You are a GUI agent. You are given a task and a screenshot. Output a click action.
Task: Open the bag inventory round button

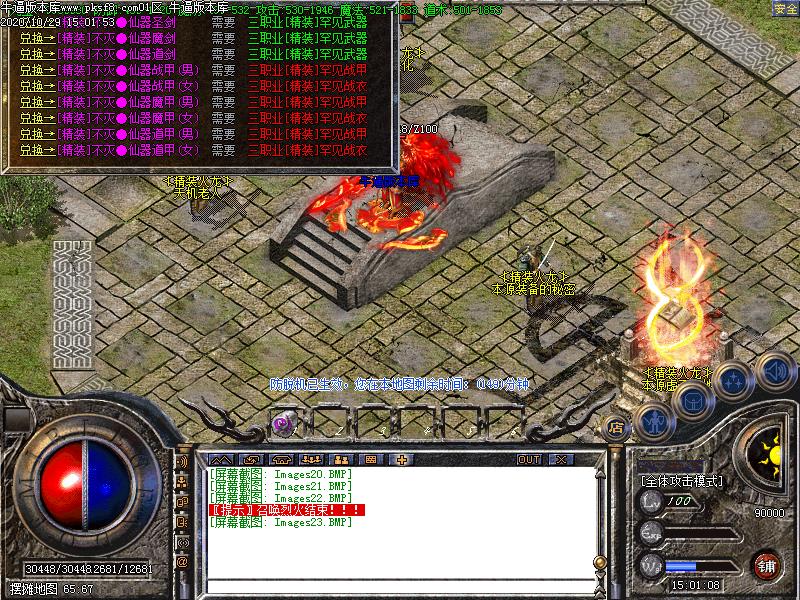[693, 400]
